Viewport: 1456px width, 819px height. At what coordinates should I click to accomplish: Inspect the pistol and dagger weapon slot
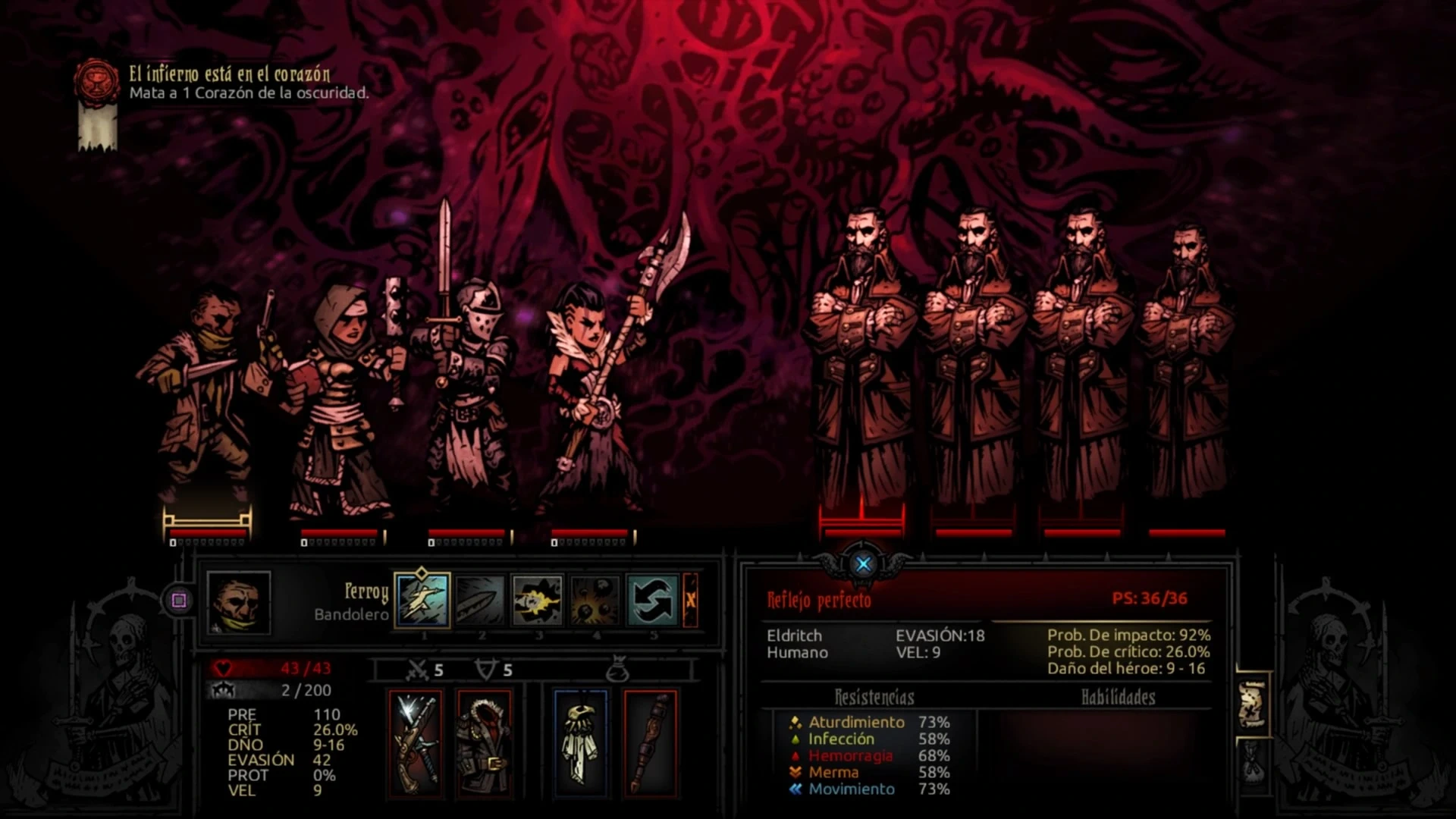pyautogui.click(x=415, y=742)
